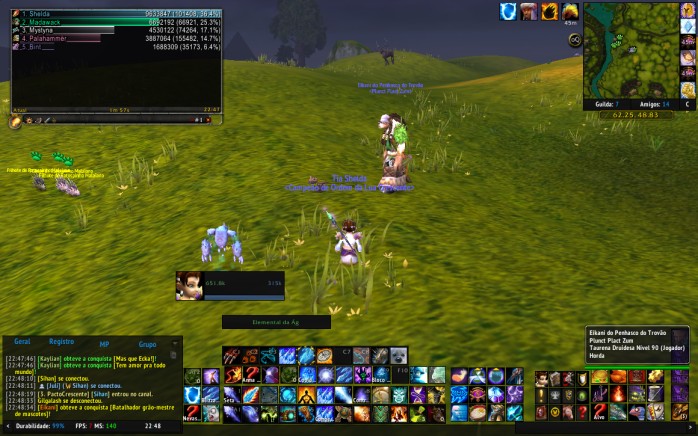Screen dimensions: 698x436
Task: Click the flaming paw buff icon
Action: tap(549, 11)
